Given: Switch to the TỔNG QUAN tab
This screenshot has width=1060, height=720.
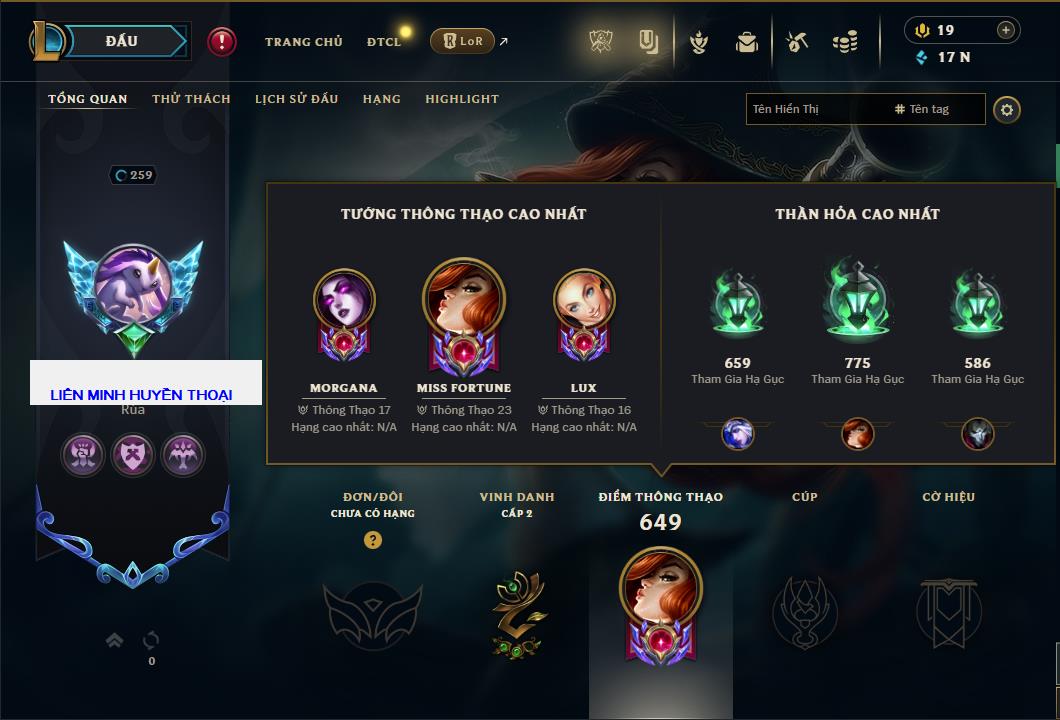Looking at the screenshot, I should (88, 99).
